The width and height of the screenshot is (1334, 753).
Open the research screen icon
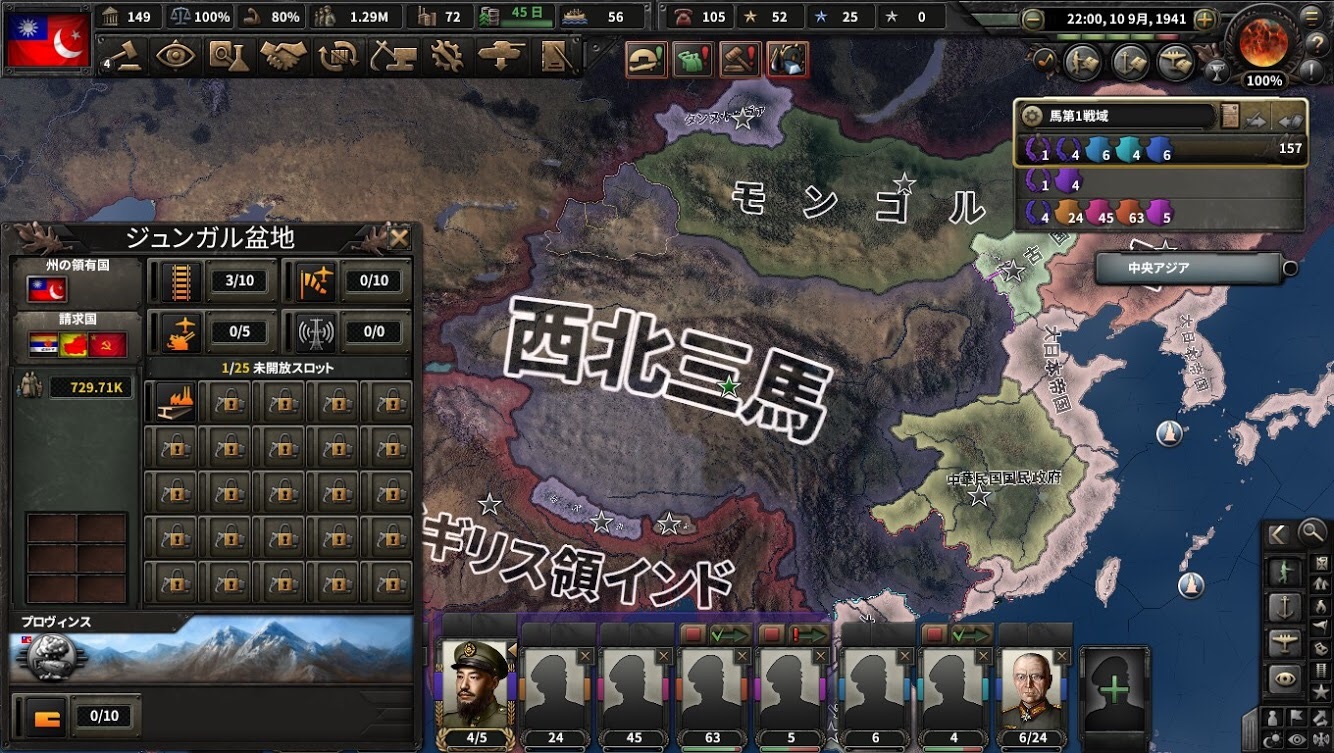click(230, 55)
